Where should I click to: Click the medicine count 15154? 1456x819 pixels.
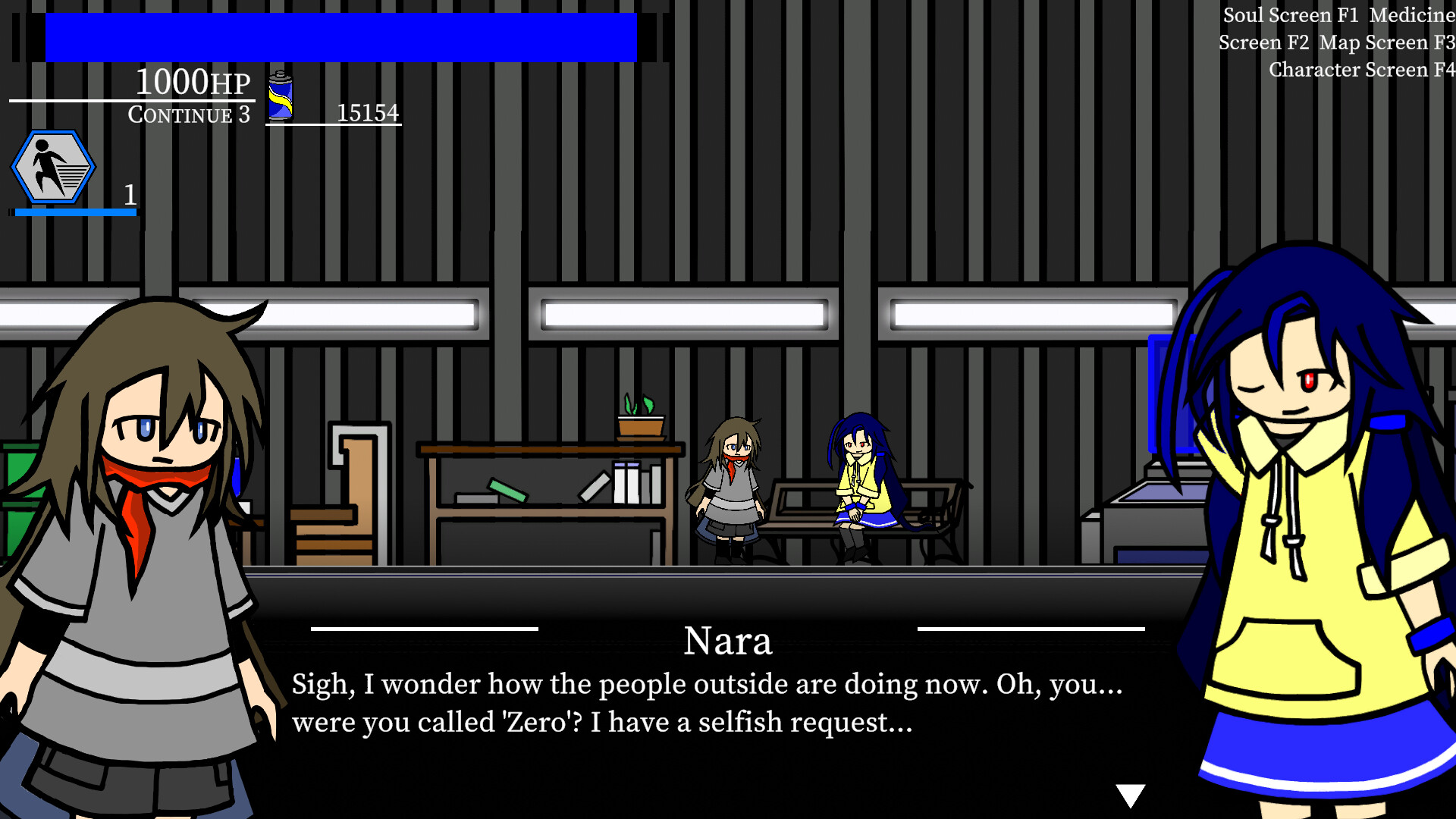click(369, 112)
